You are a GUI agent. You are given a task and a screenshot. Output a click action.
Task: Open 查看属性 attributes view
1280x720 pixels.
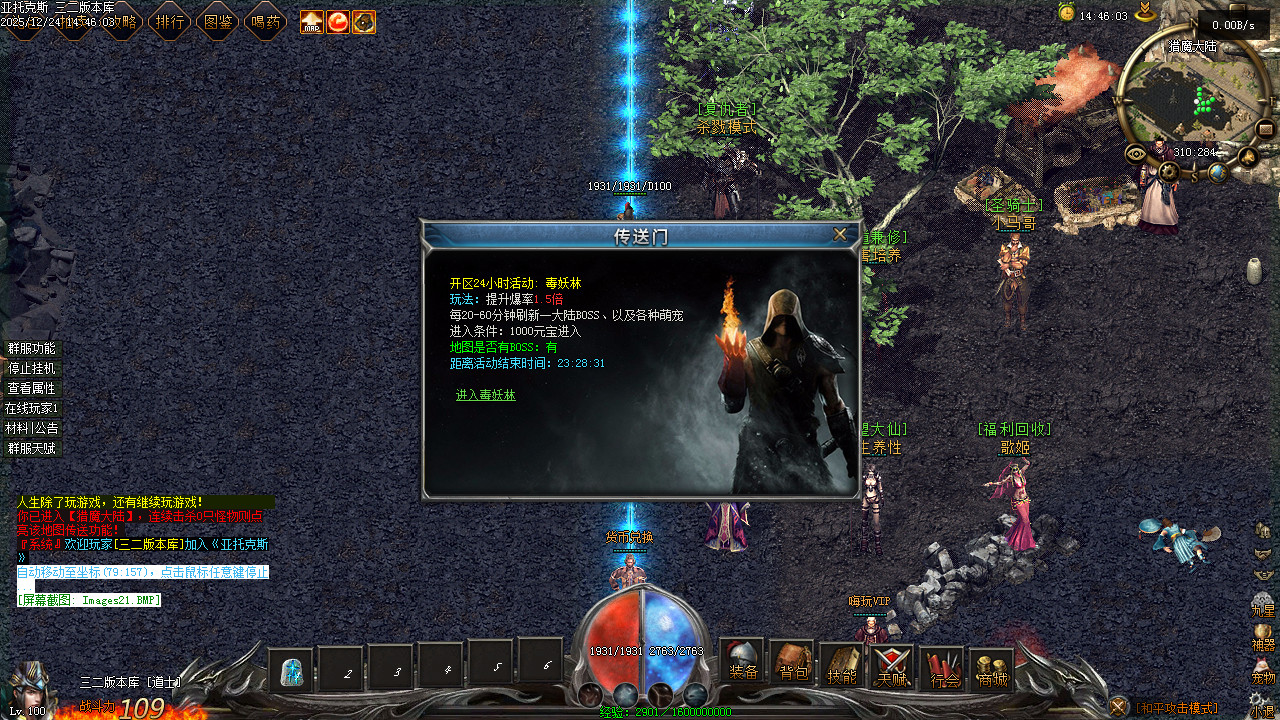pos(32,388)
